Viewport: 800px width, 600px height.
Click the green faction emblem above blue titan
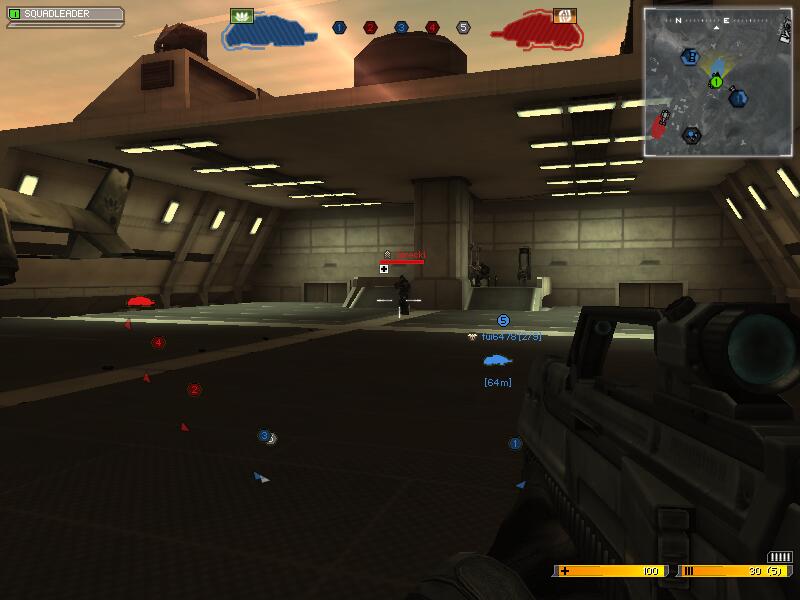coord(241,15)
